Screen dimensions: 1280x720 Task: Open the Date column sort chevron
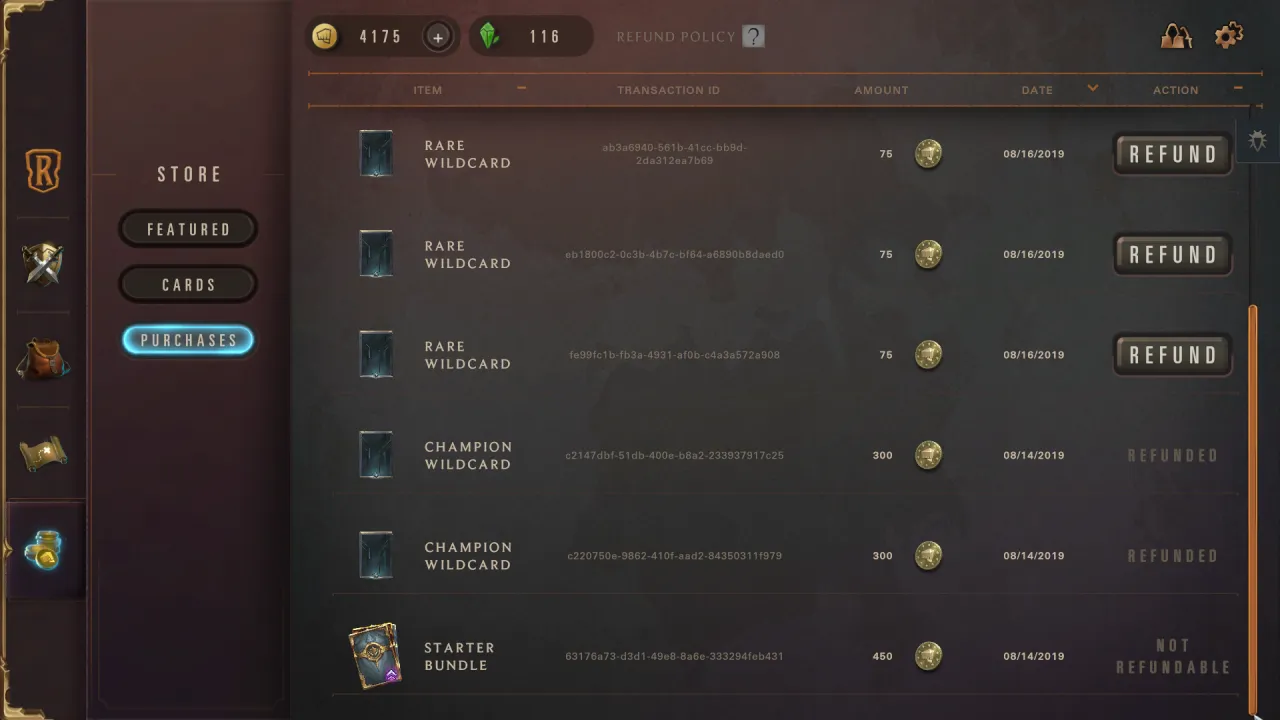[x=1092, y=88]
